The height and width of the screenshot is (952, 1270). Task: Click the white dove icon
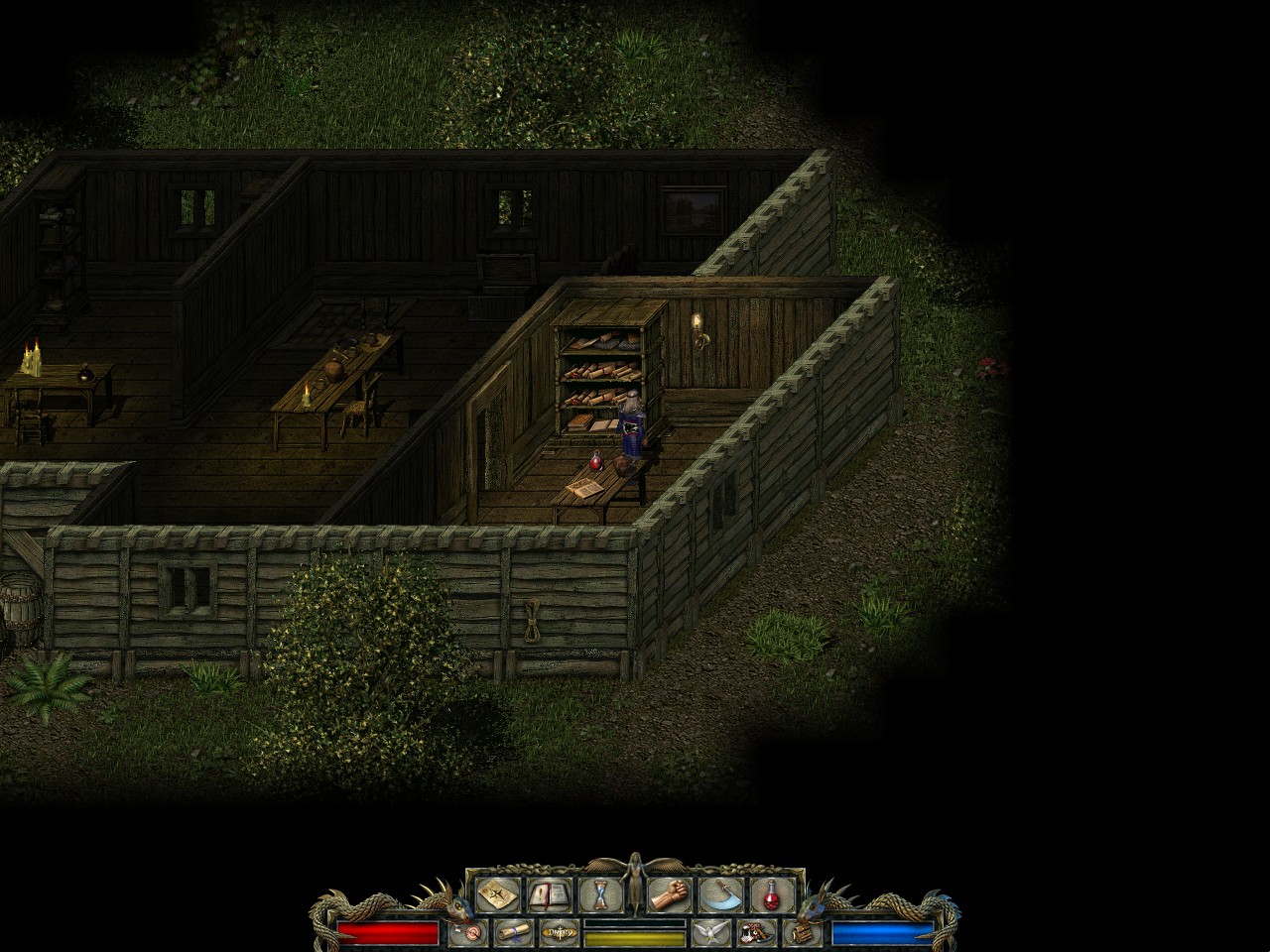click(711, 932)
